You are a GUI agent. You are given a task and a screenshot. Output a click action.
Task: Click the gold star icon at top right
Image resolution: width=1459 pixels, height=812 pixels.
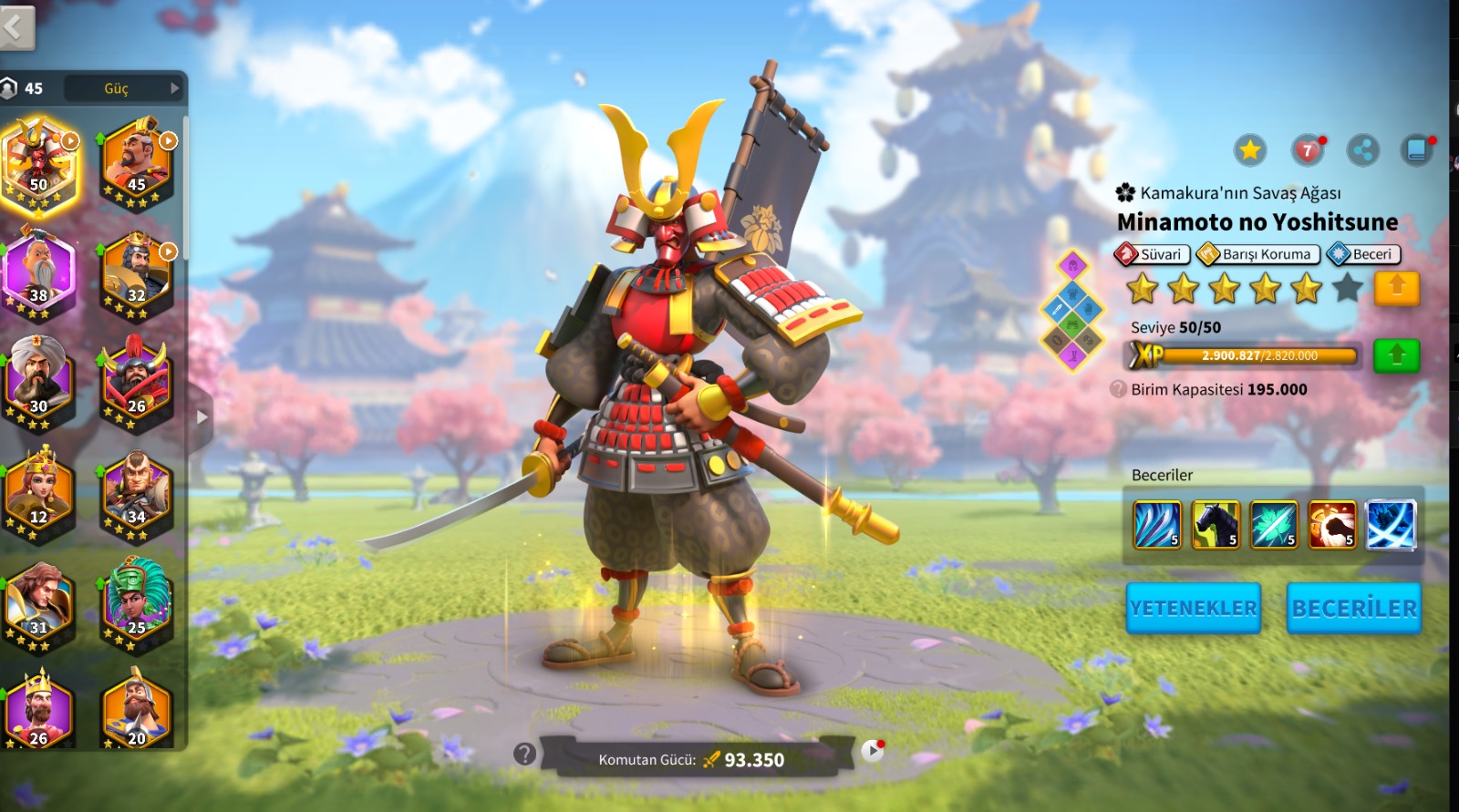(1250, 150)
